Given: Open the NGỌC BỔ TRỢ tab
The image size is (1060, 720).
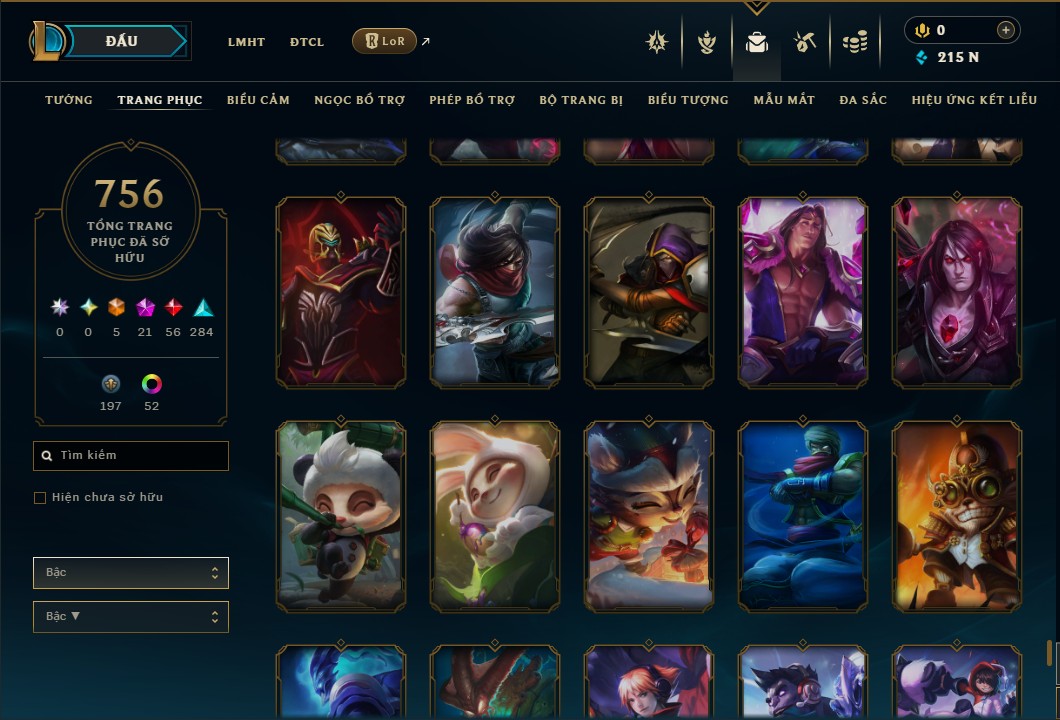Looking at the screenshot, I should (359, 100).
